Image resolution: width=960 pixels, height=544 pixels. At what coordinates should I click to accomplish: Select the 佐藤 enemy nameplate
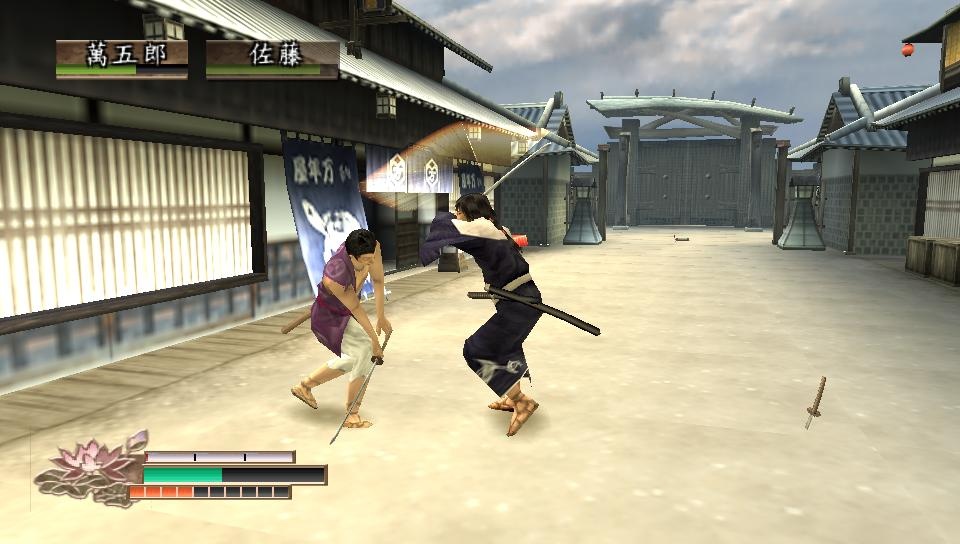272,57
